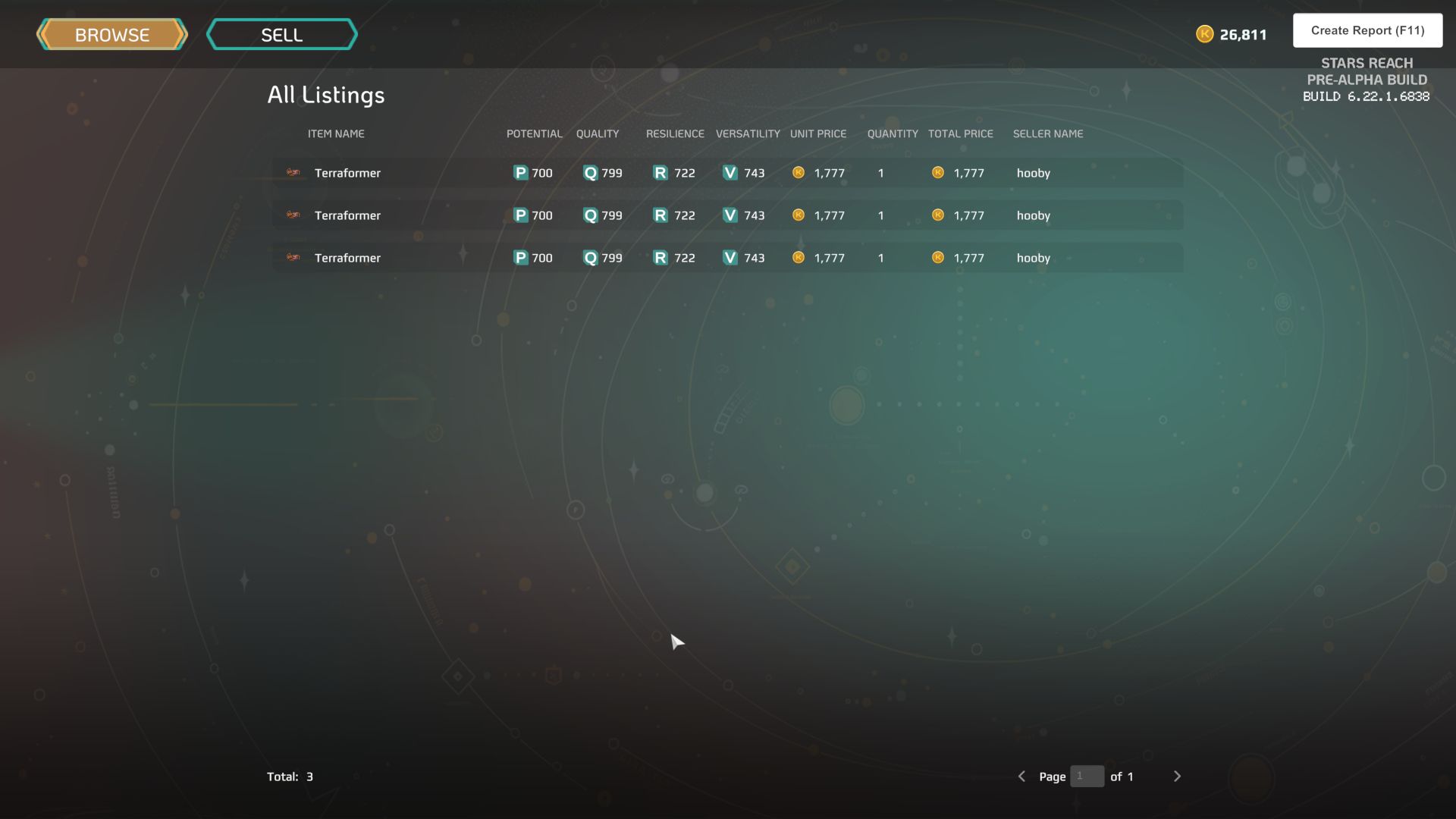The height and width of the screenshot is (819, 1456).
Task: Sort listings by Unit Price column
Action: click(817, 133)
